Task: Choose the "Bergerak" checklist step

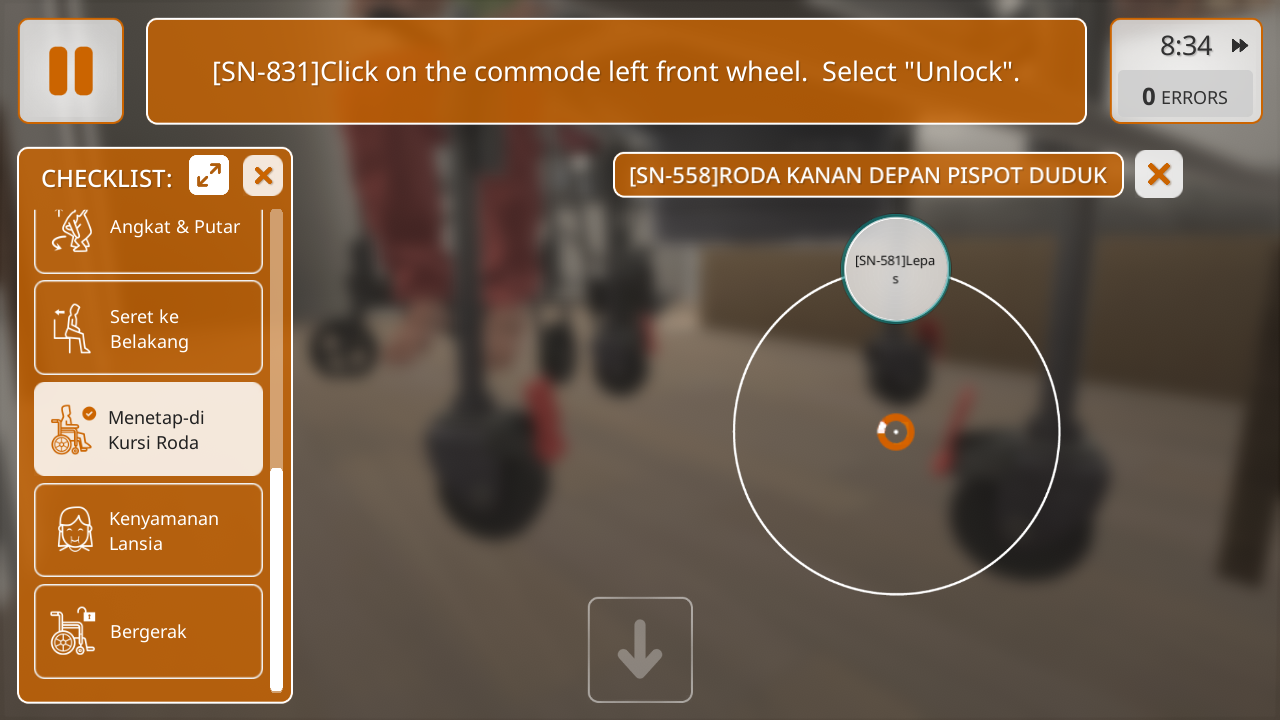Action: click(149, 631)
